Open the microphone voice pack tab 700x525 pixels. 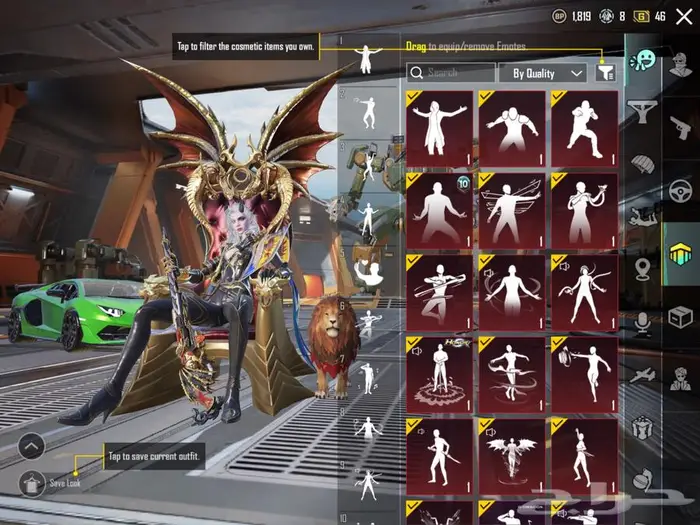click(x=642, y=321)
